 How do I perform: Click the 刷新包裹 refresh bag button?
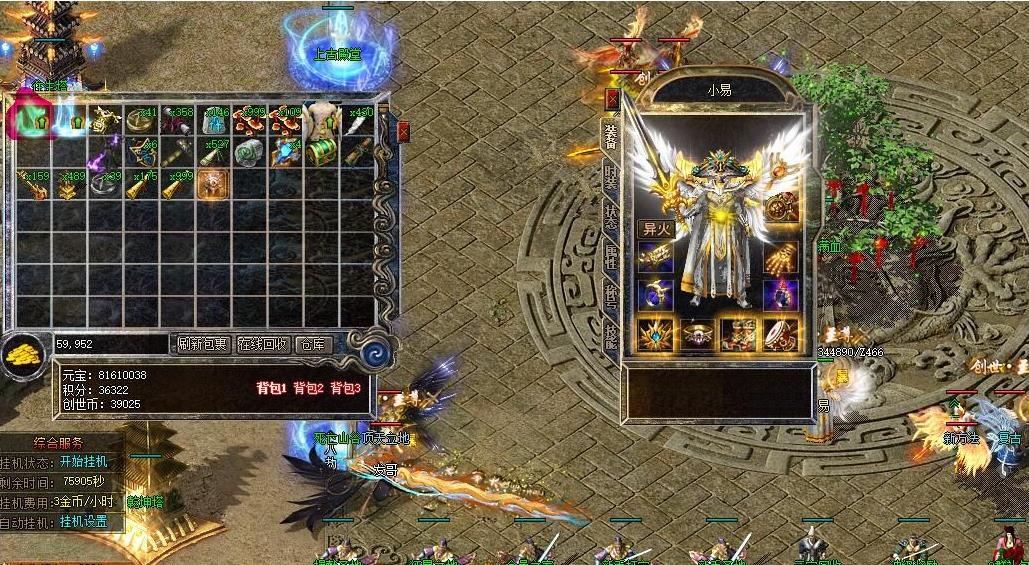203,344
